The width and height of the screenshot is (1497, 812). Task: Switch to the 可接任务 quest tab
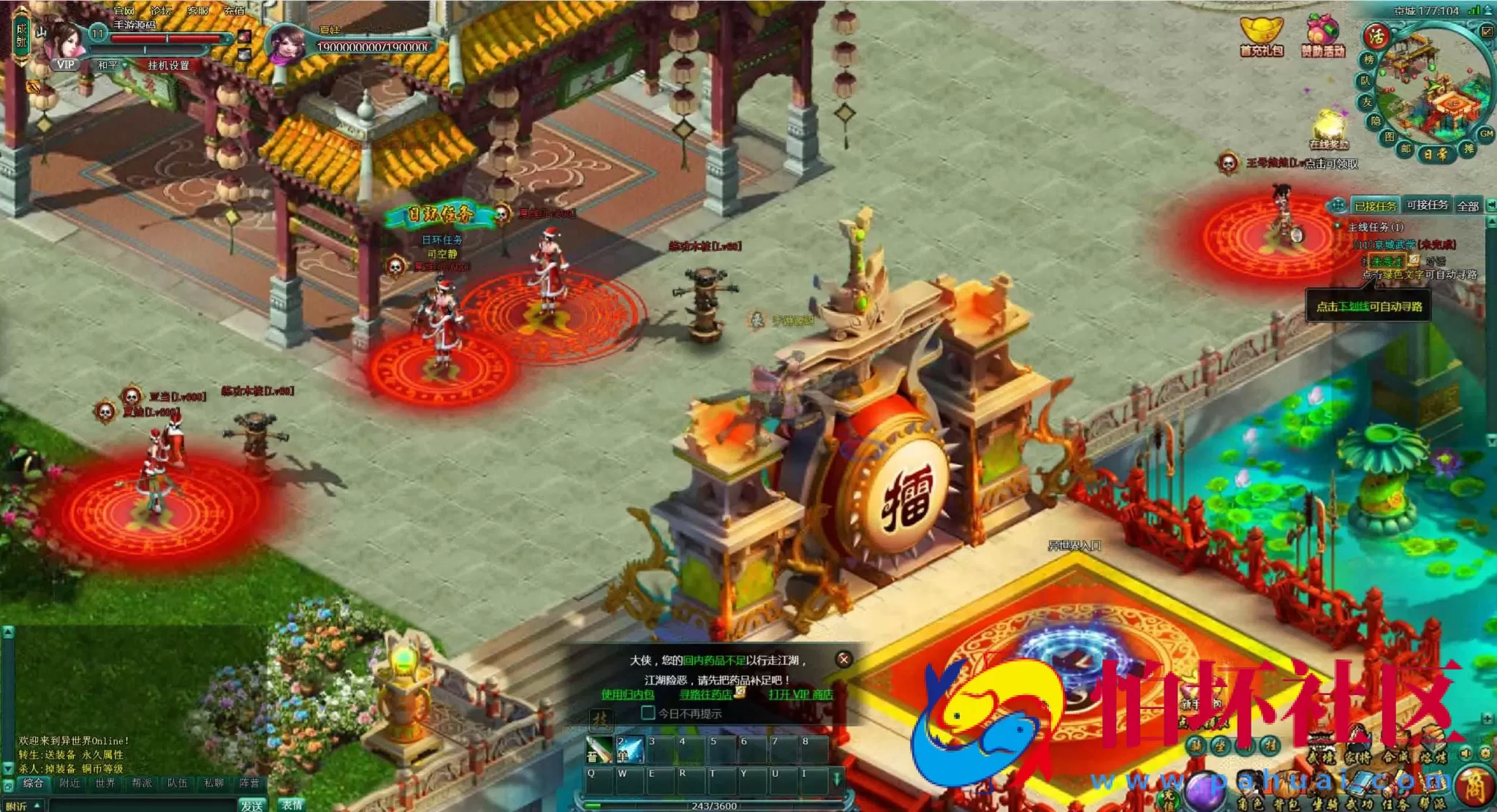pos(1427,205)
